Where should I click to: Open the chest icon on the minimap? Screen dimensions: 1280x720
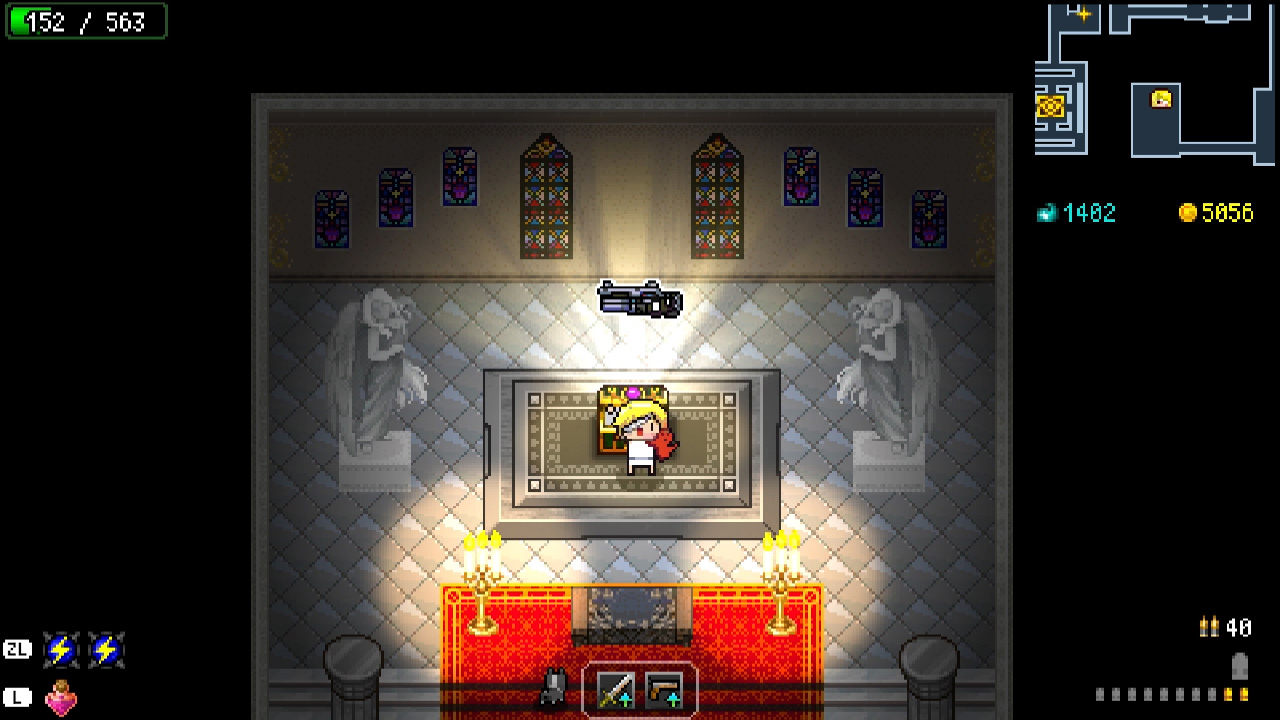[1050, 106]
